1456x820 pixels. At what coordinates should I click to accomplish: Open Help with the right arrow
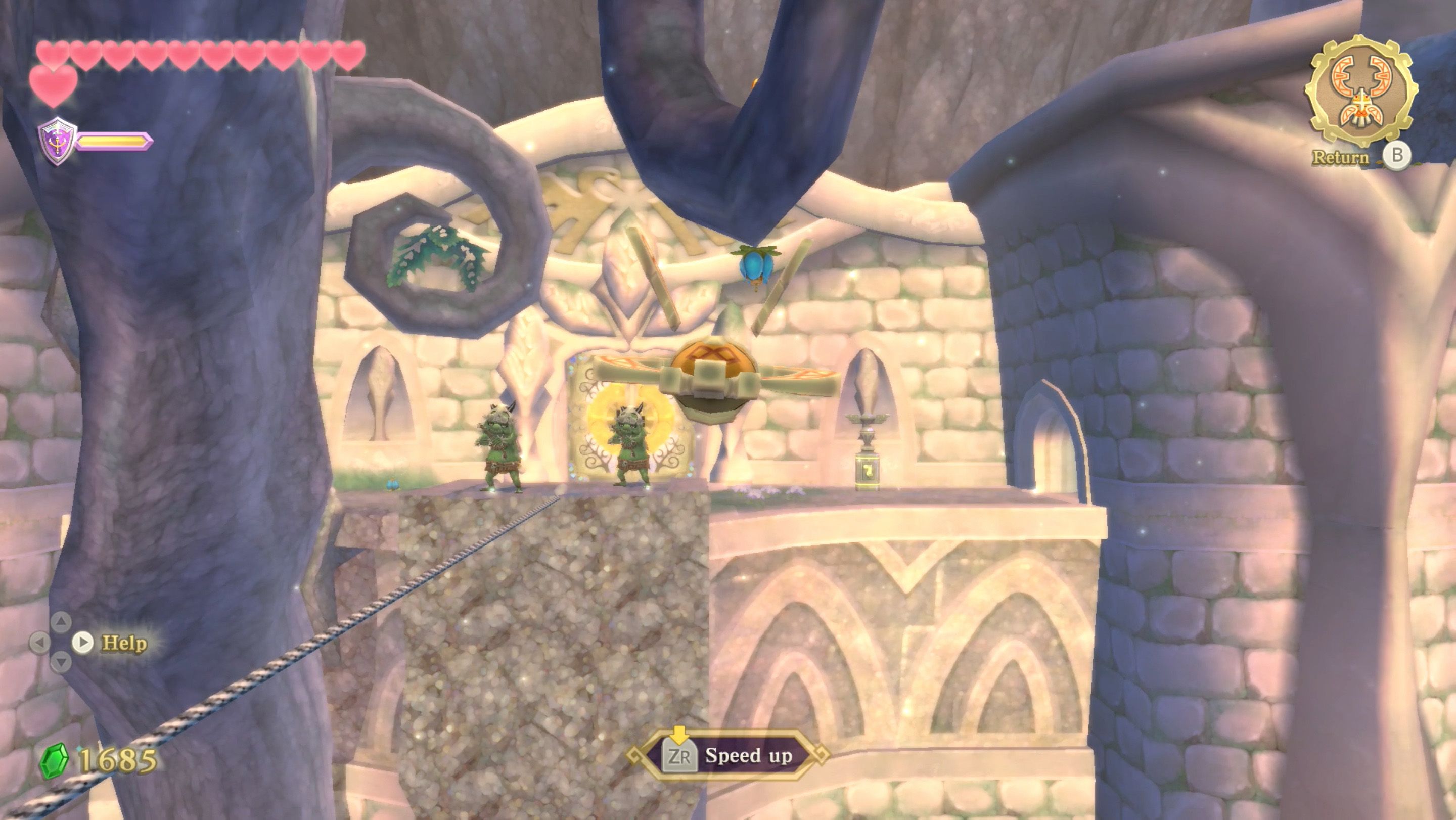(83, 642)
